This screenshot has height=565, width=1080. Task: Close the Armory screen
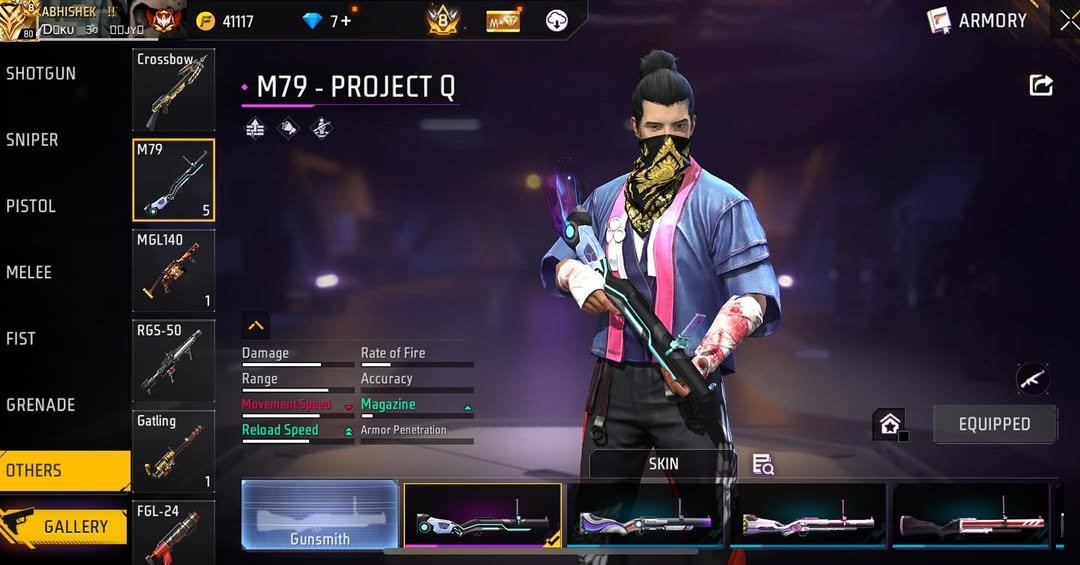1069,20
